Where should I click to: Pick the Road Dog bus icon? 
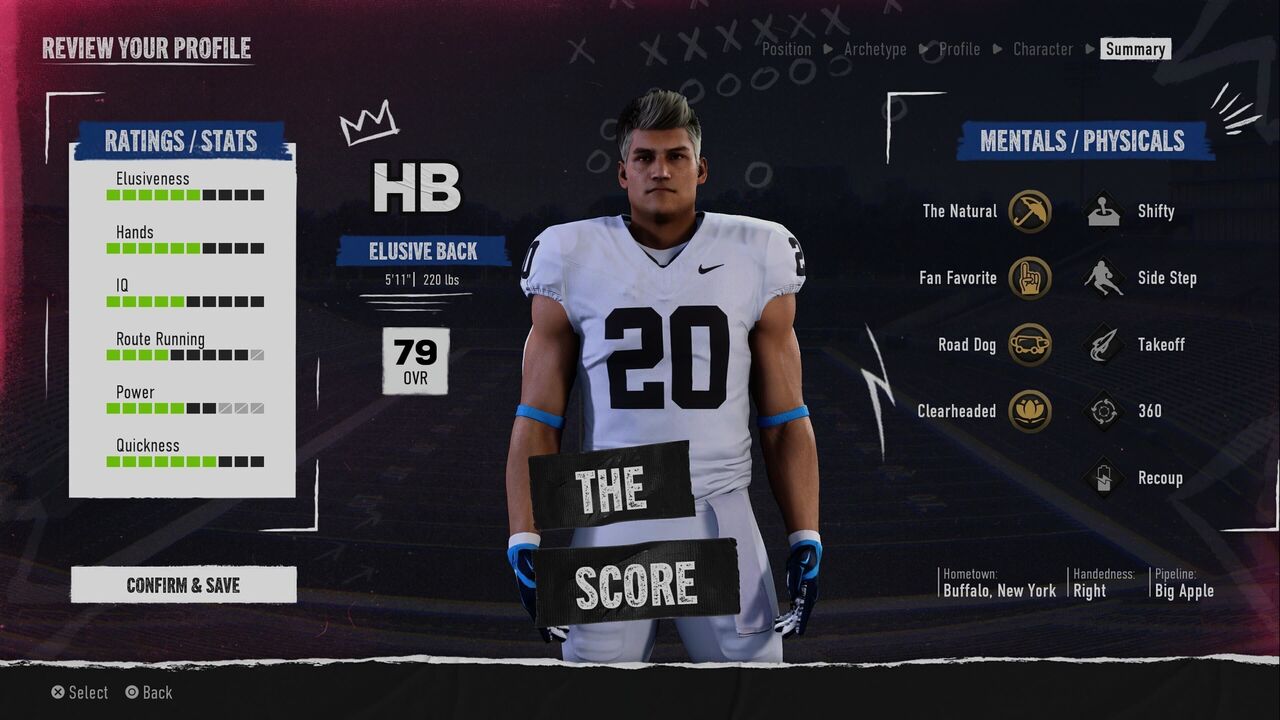point(1029,345)
